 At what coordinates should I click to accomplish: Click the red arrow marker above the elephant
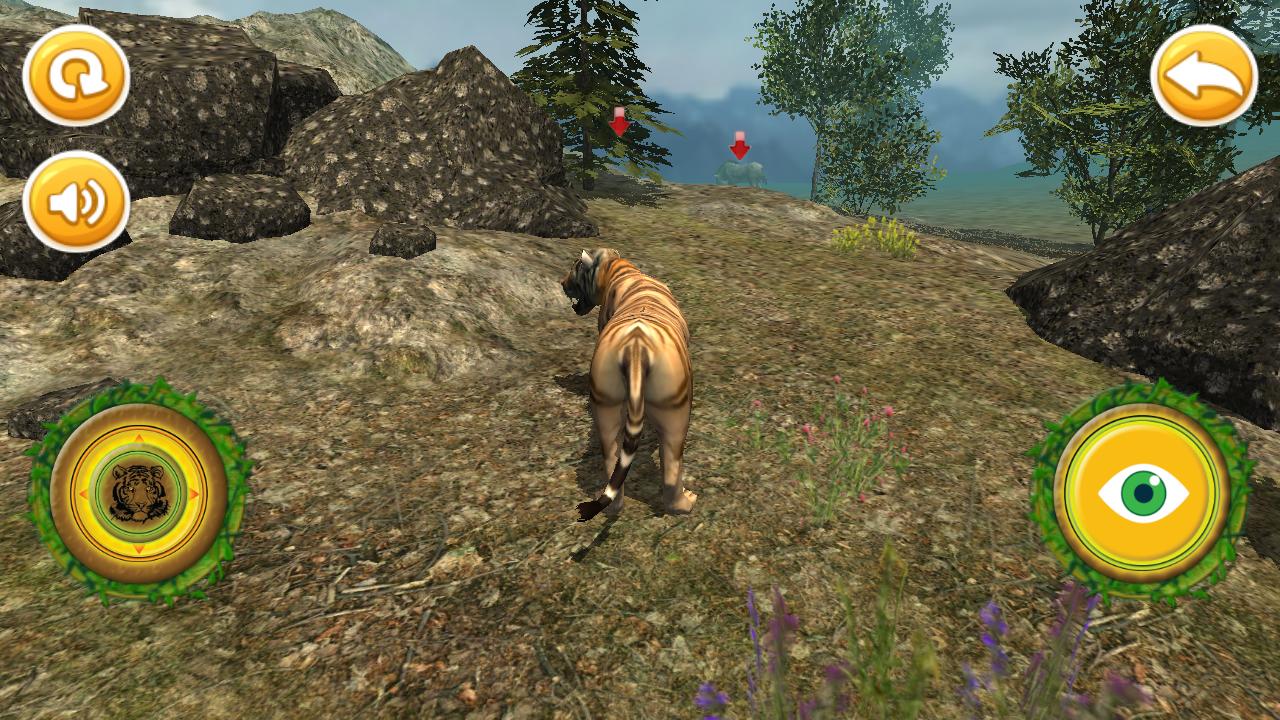pos(739,145)
